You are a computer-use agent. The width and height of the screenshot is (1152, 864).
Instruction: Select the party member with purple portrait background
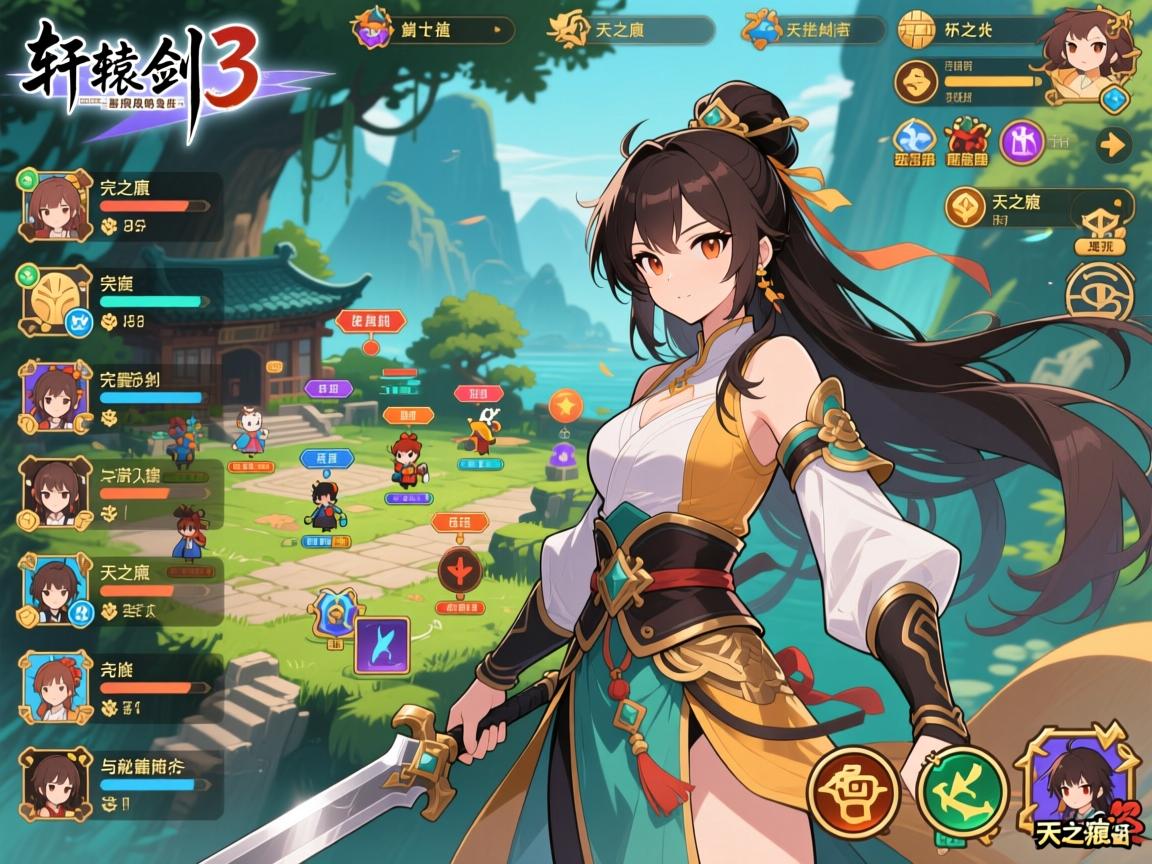coord(52,395)
